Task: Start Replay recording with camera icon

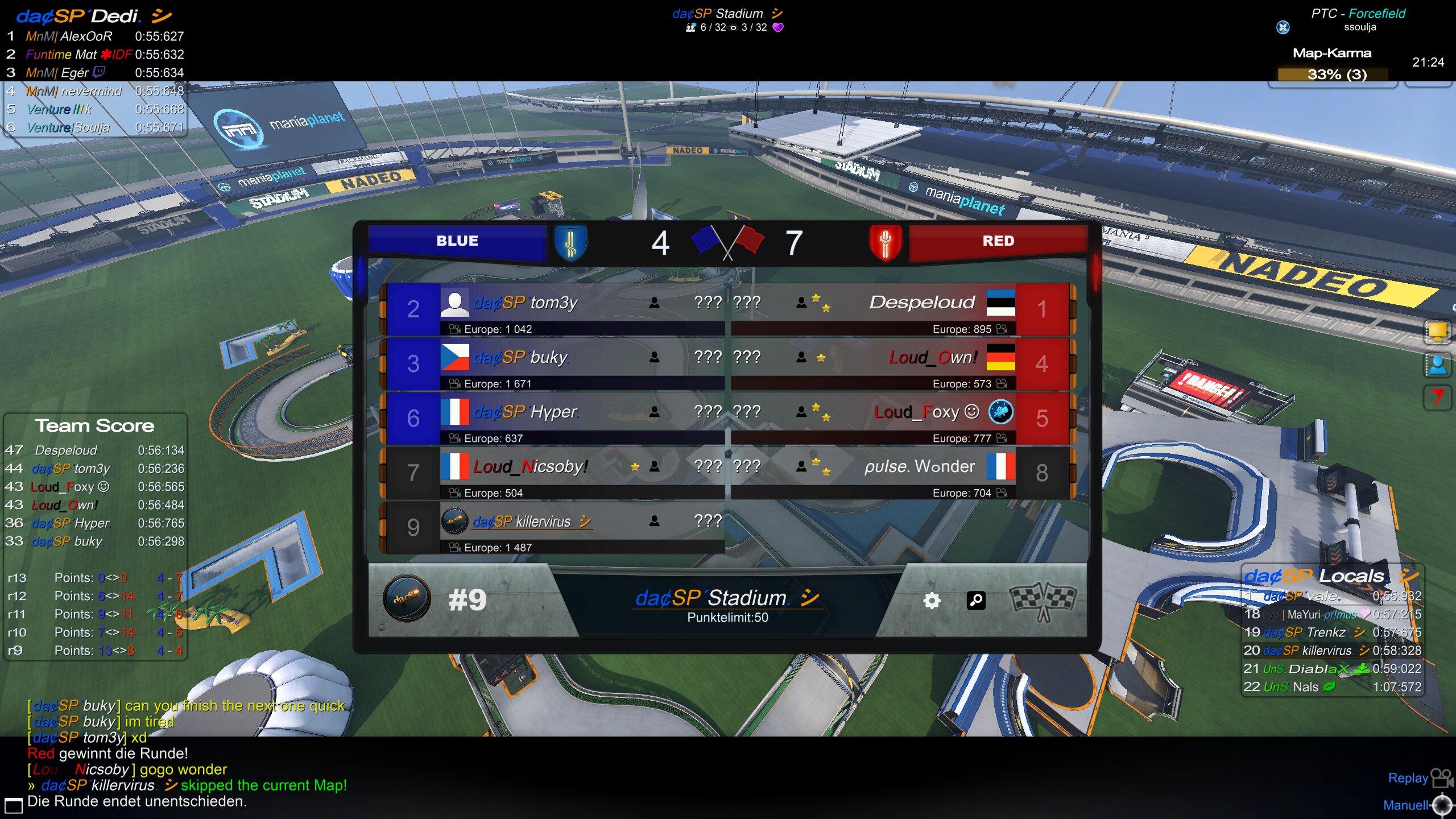Action: point(1441,777)
